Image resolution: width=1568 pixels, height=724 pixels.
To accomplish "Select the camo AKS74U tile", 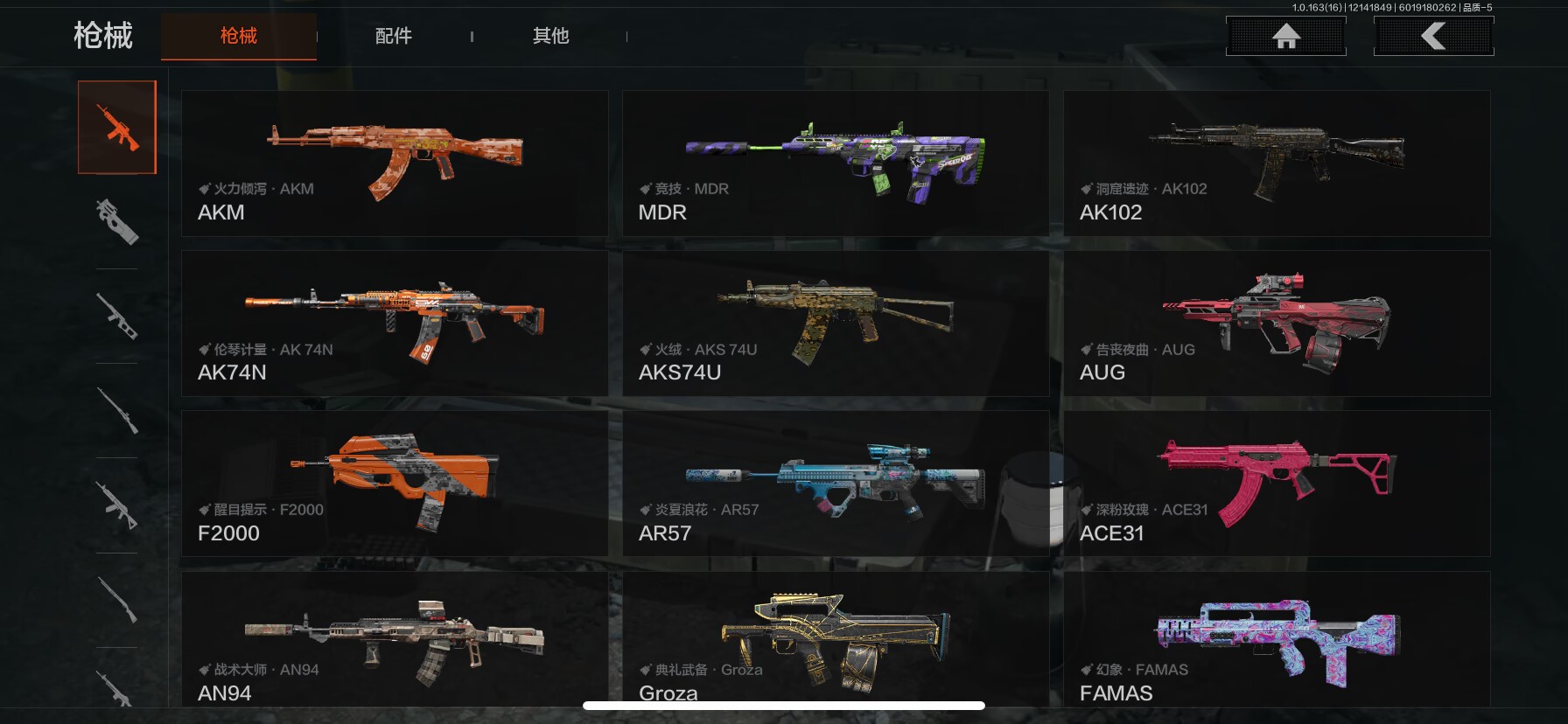I will 836,324.
